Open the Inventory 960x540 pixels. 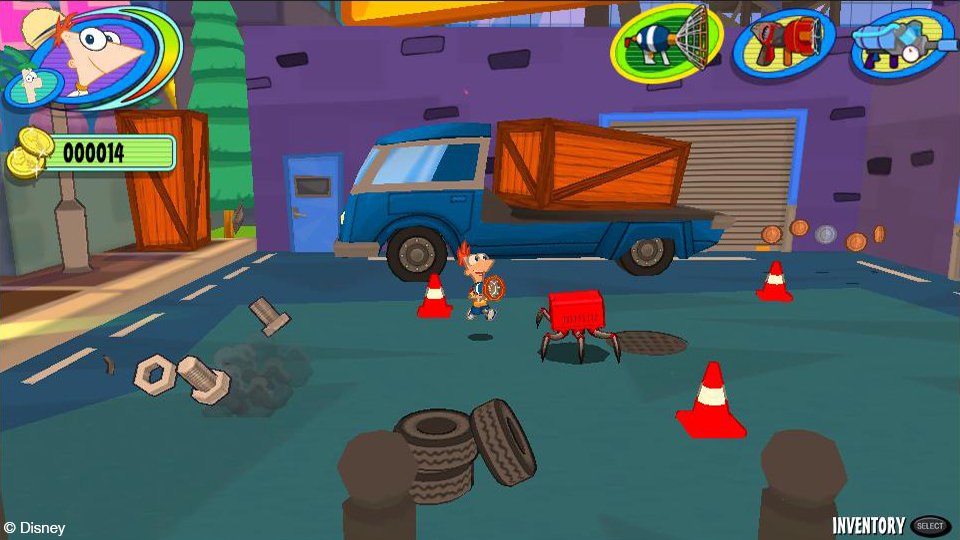point(890,525)
